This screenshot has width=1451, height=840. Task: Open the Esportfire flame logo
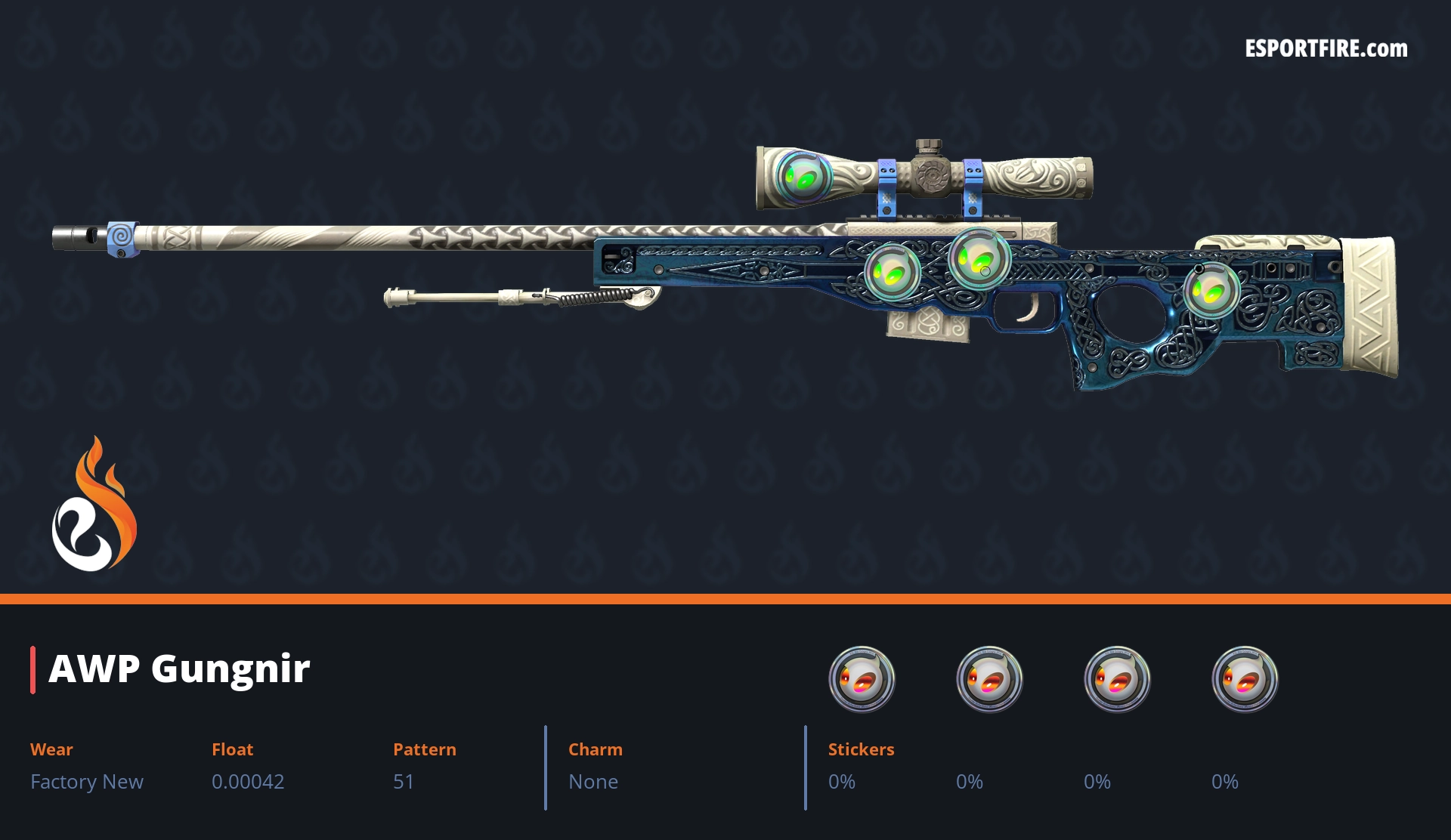tap(94, 505)
